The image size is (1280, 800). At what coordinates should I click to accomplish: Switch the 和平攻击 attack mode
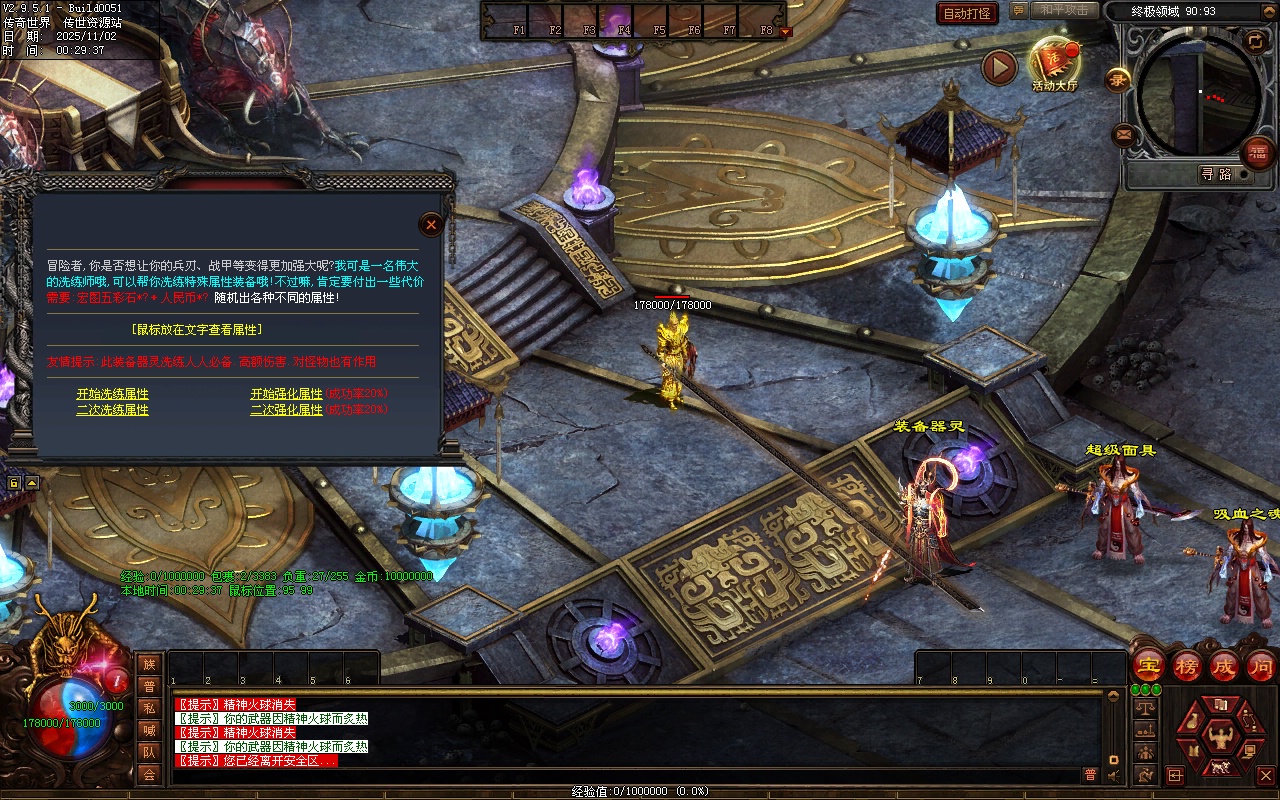1063,10
